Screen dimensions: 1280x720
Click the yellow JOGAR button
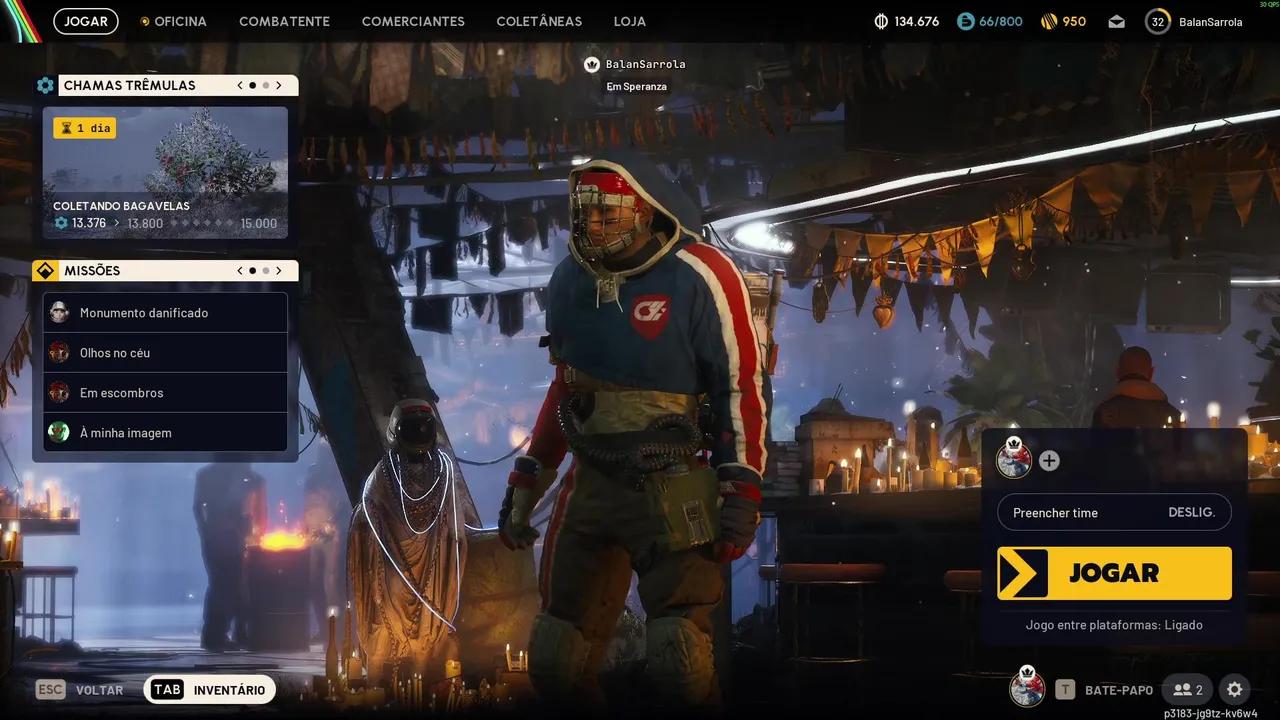click(1114, 572)
